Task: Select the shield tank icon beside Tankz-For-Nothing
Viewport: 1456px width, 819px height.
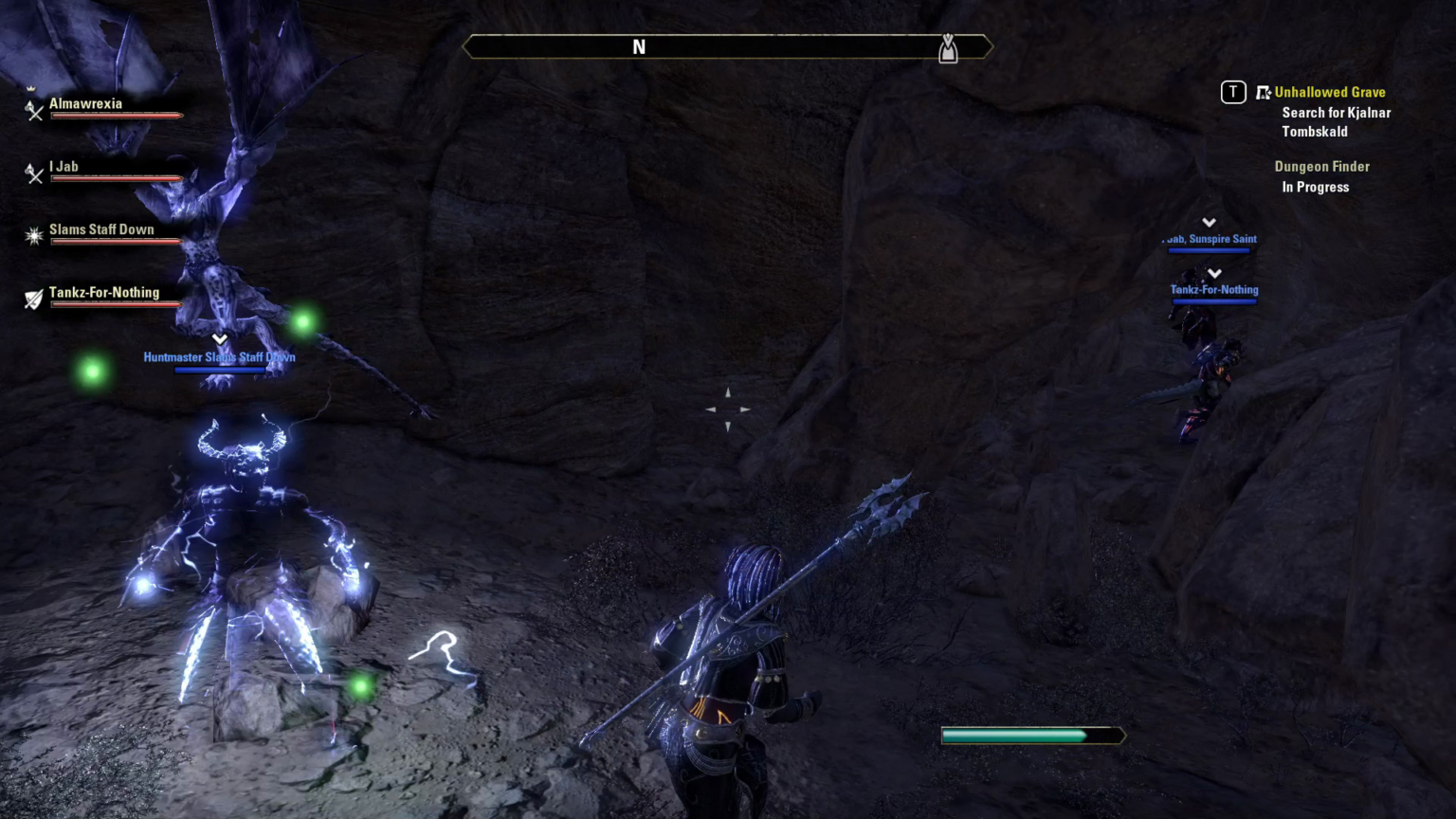Action: click(x=34, y=300)
